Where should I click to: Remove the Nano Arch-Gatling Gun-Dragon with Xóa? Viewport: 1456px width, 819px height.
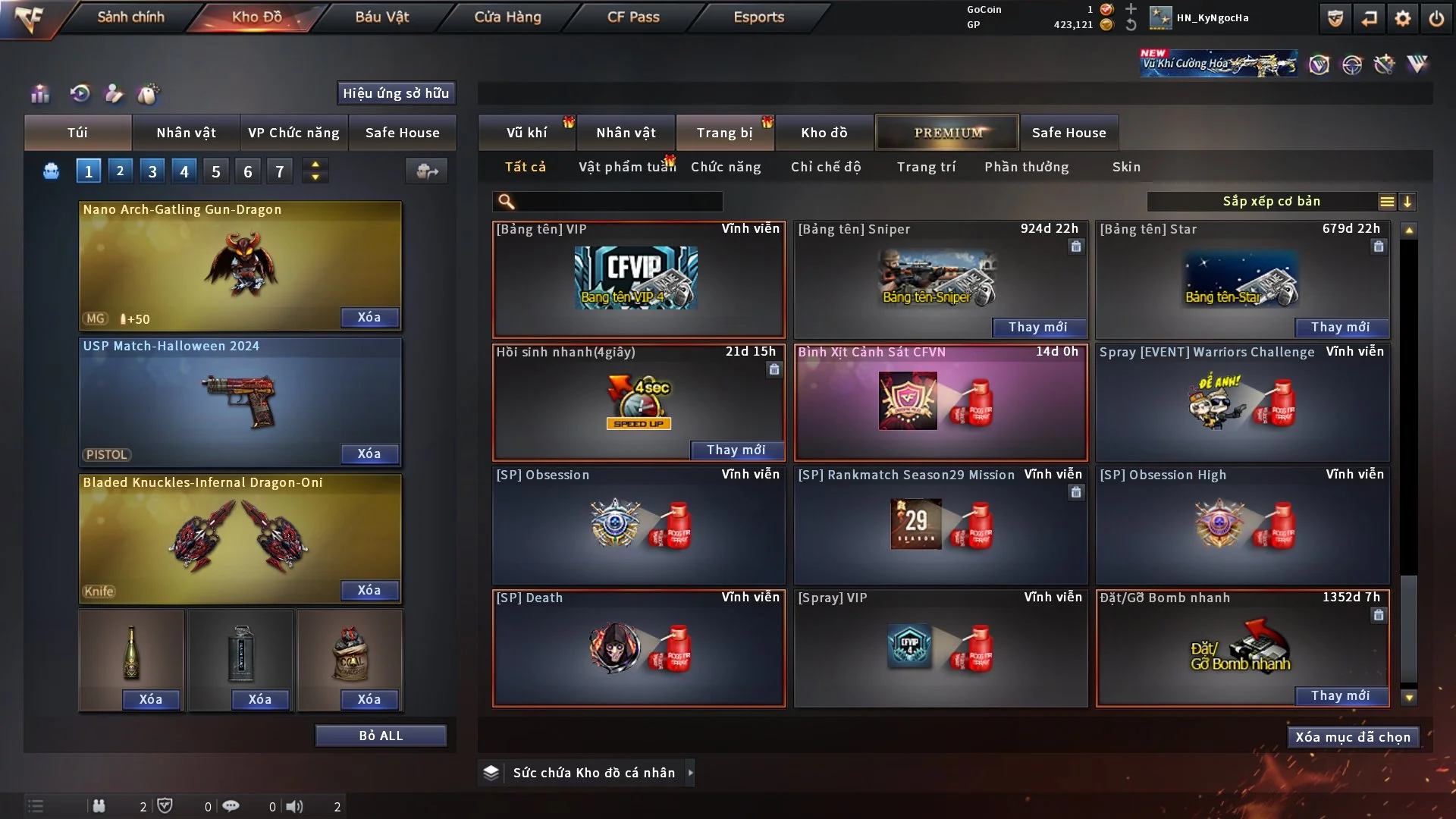click(x=369, y=317)
